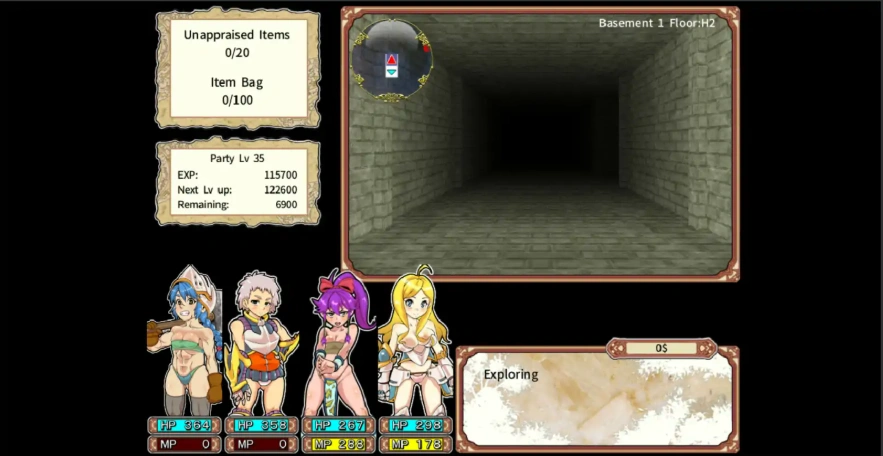Click the Exploring message box
The height and width of the screenshot is (456, 883).
[596, 399]
